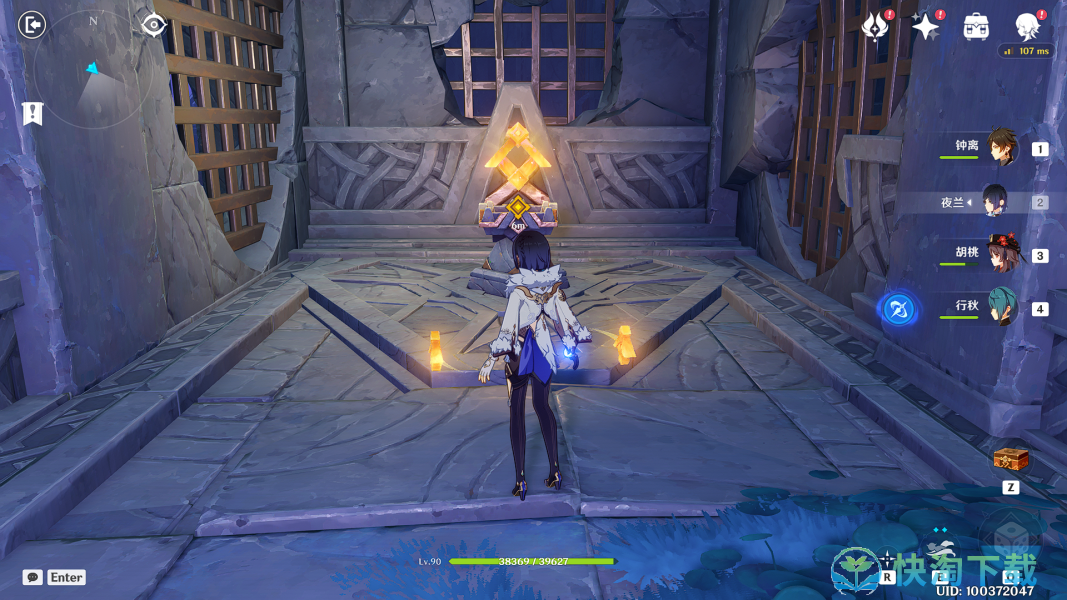Open the chat speech bubble

pyautogui.click(x=33, y=577)
